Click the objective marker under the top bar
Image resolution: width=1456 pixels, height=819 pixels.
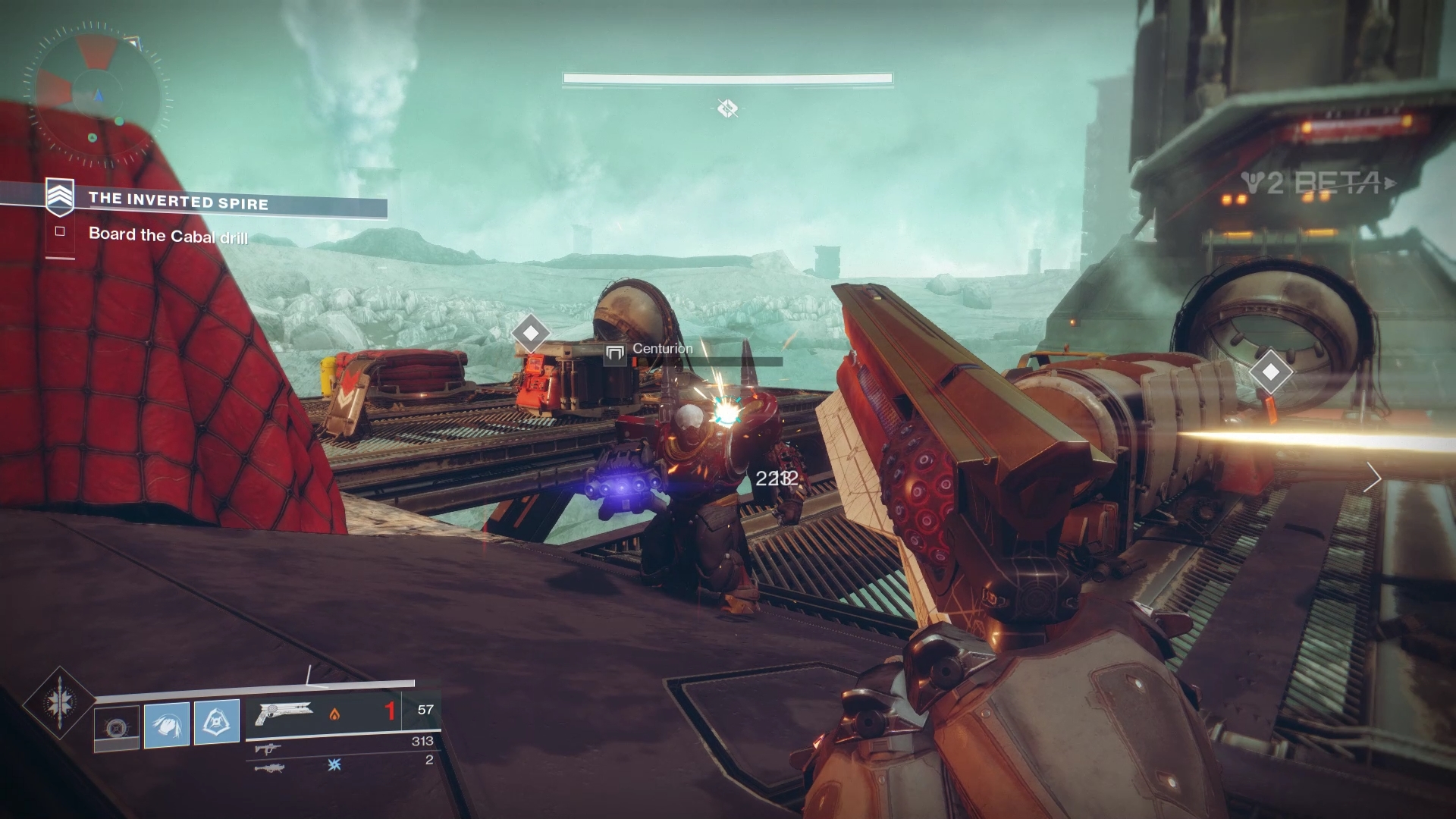727,108
